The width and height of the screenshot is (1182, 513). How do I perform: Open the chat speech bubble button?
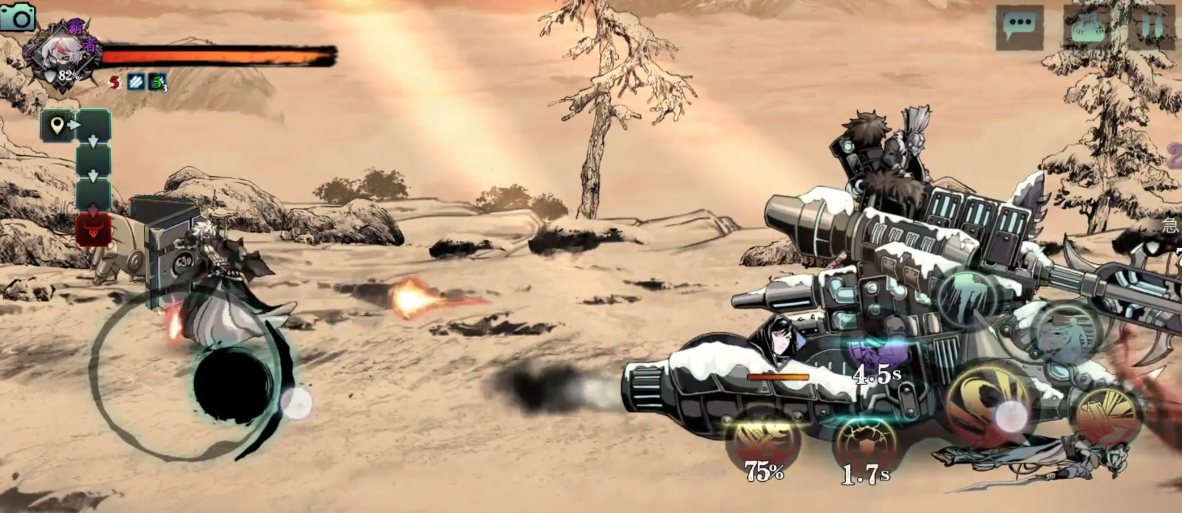point(1019,27)
